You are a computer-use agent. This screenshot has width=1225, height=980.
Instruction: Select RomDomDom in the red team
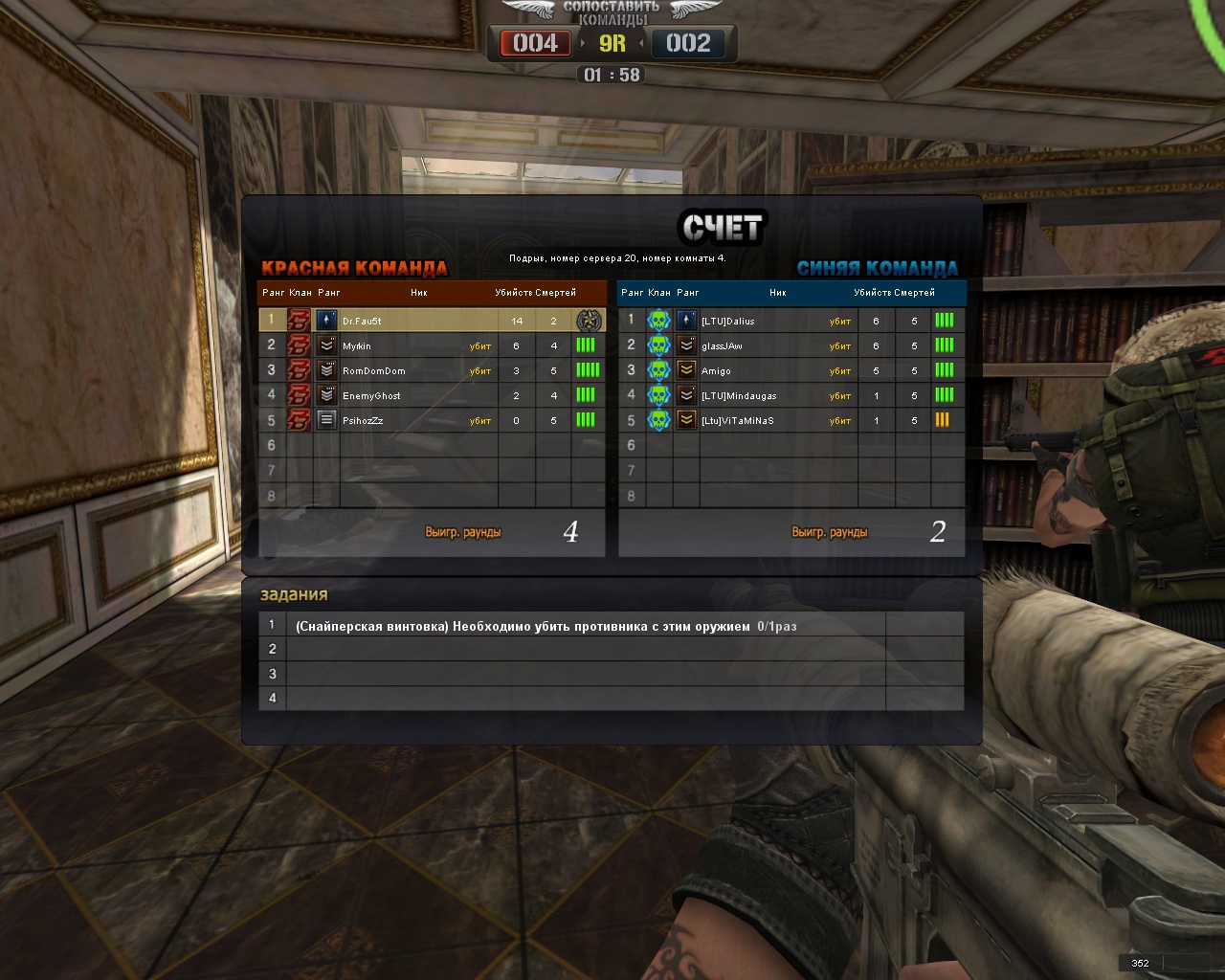374,370
